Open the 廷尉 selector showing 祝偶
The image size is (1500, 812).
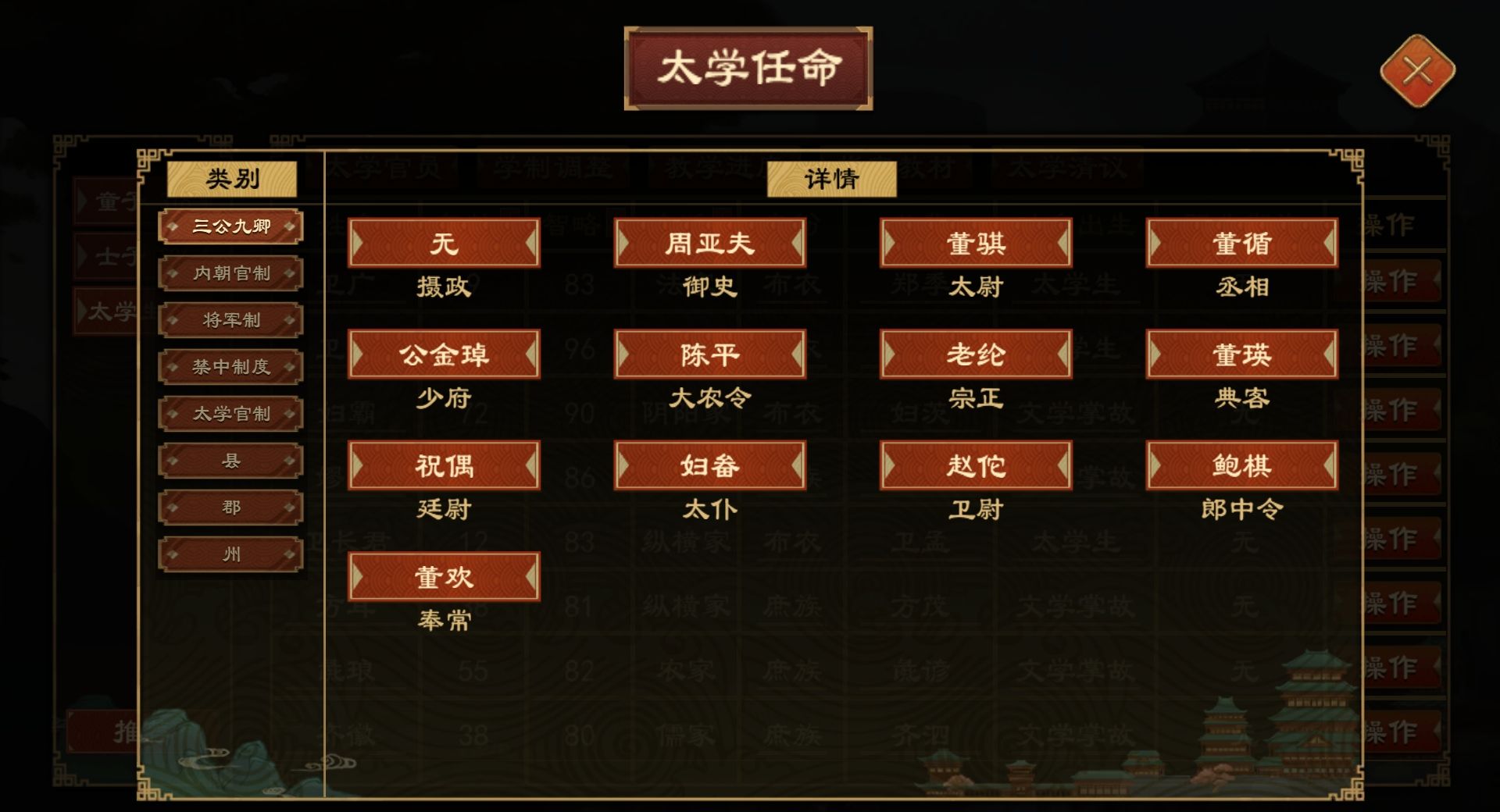click(x=444, y=465)
